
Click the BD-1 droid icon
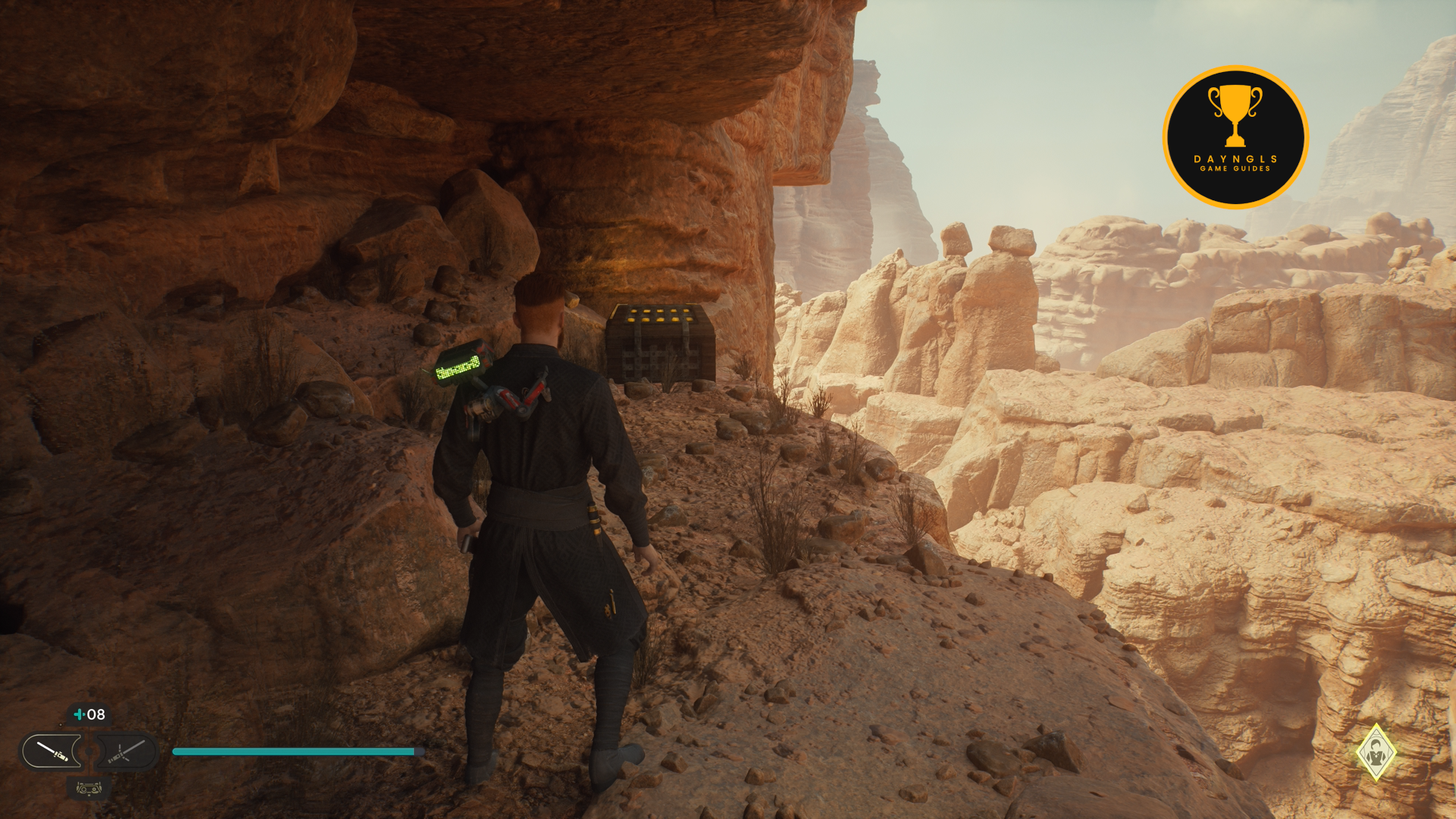89,789
